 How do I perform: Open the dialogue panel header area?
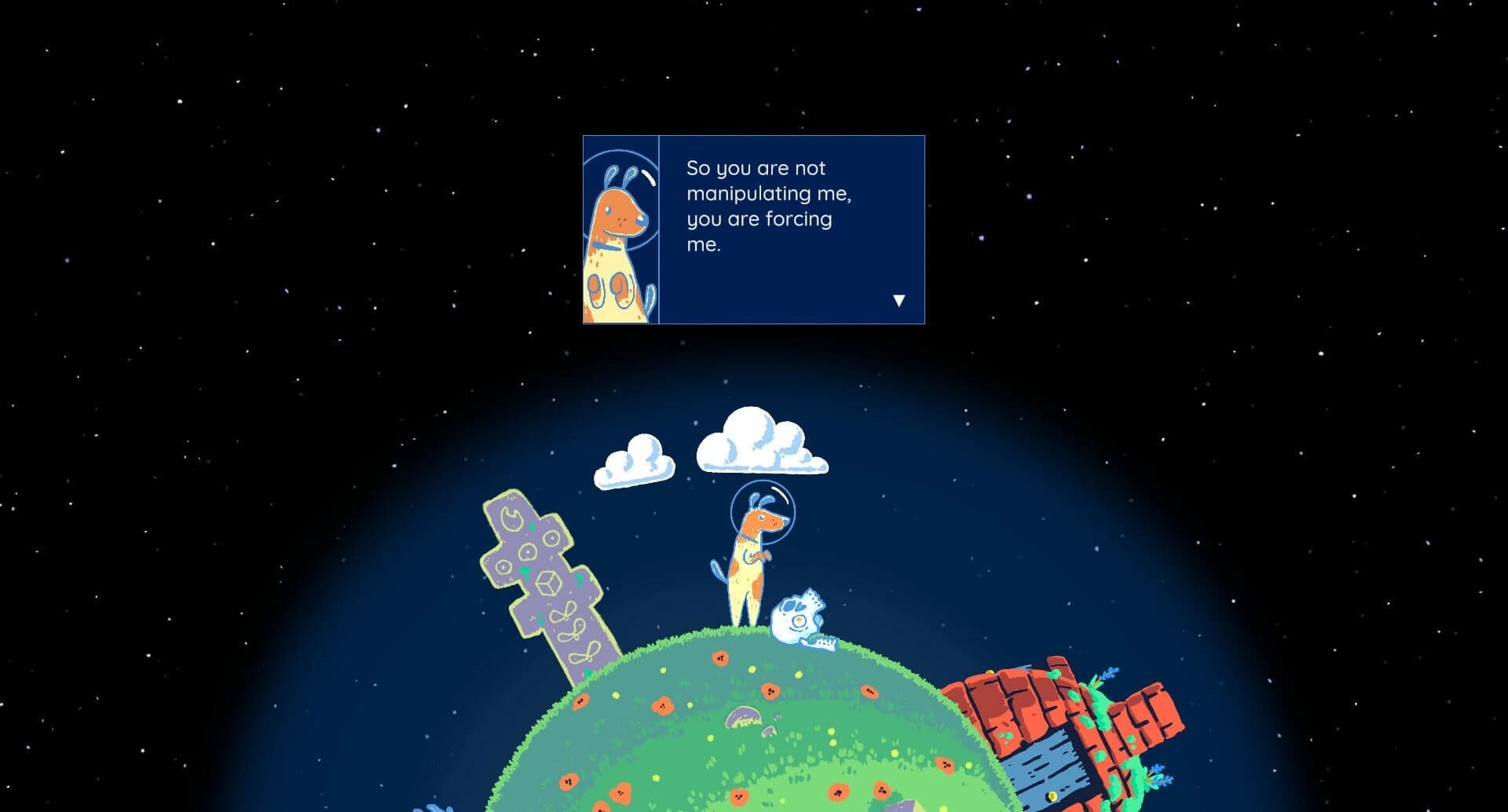coord(785,145)
